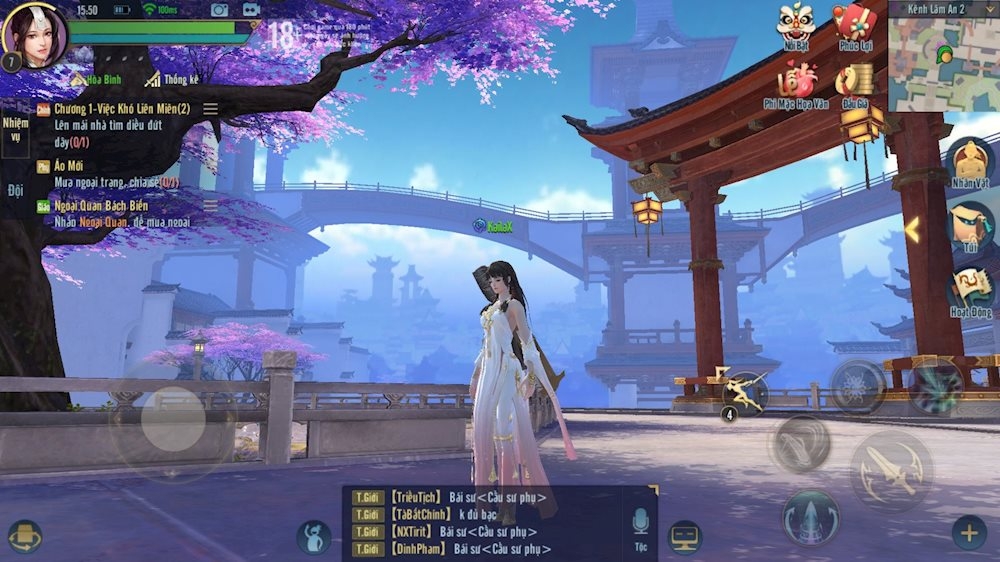The width and height of the screenshot is (1000, 562).
Task: Expand the plus menu button
Action: pos(968,533)
